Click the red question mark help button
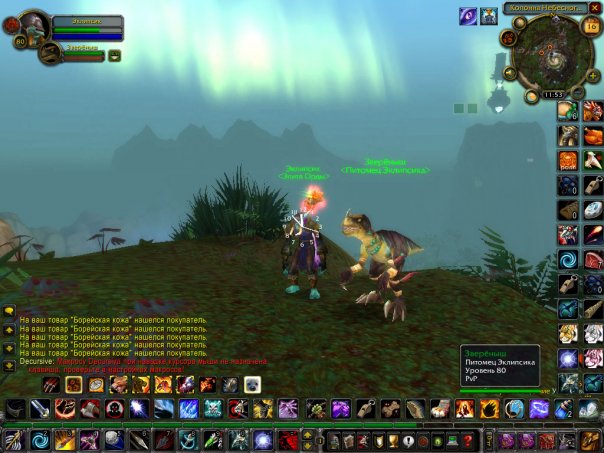Viewport: 604px width, 453px height. (466, 440)
